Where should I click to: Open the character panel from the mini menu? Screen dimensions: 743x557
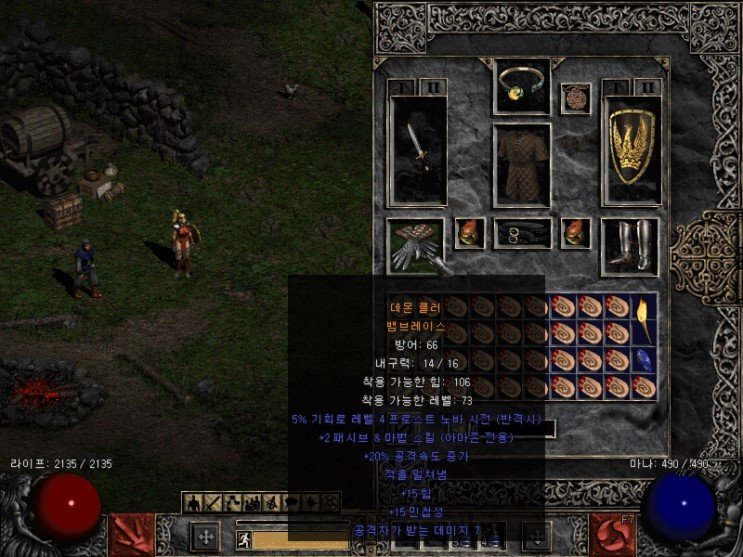[192, 501]
